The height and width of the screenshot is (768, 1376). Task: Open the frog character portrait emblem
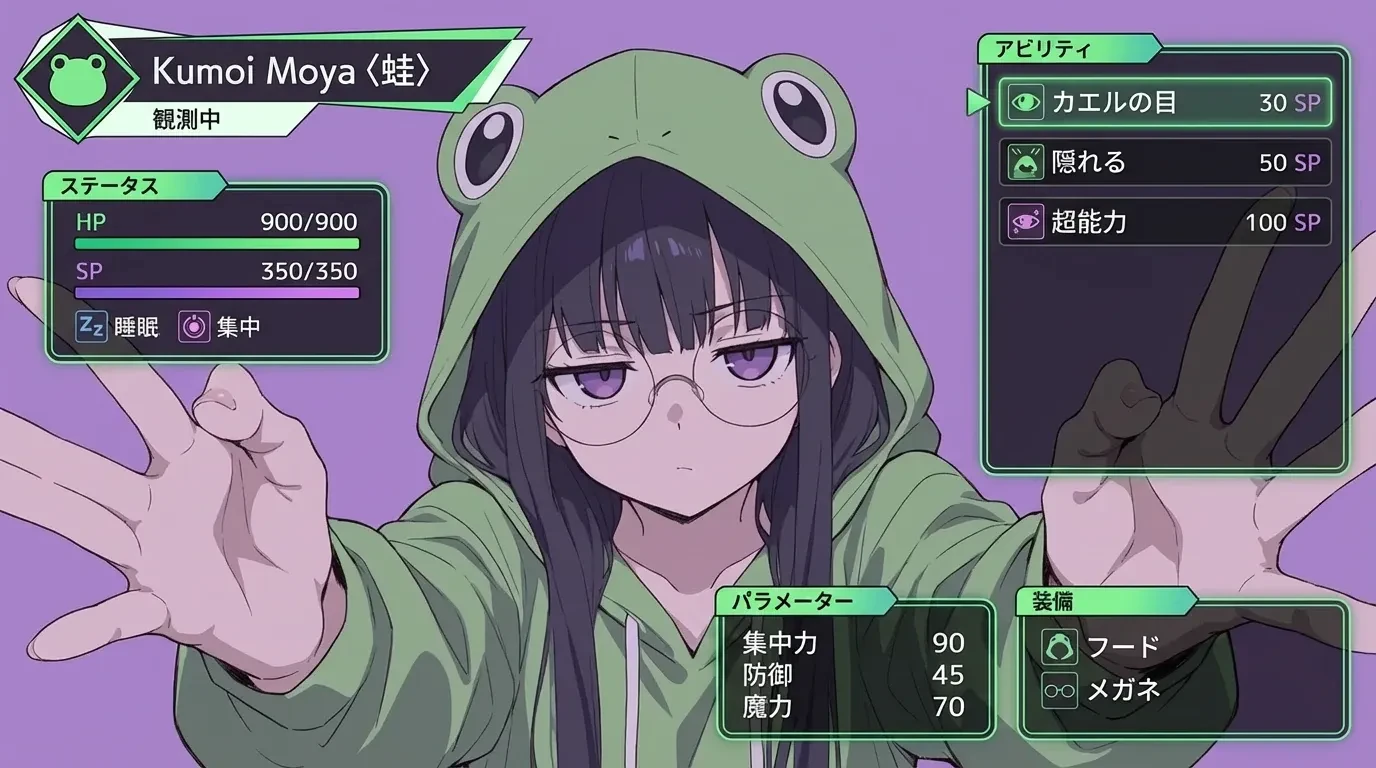(x=78, y=76)
